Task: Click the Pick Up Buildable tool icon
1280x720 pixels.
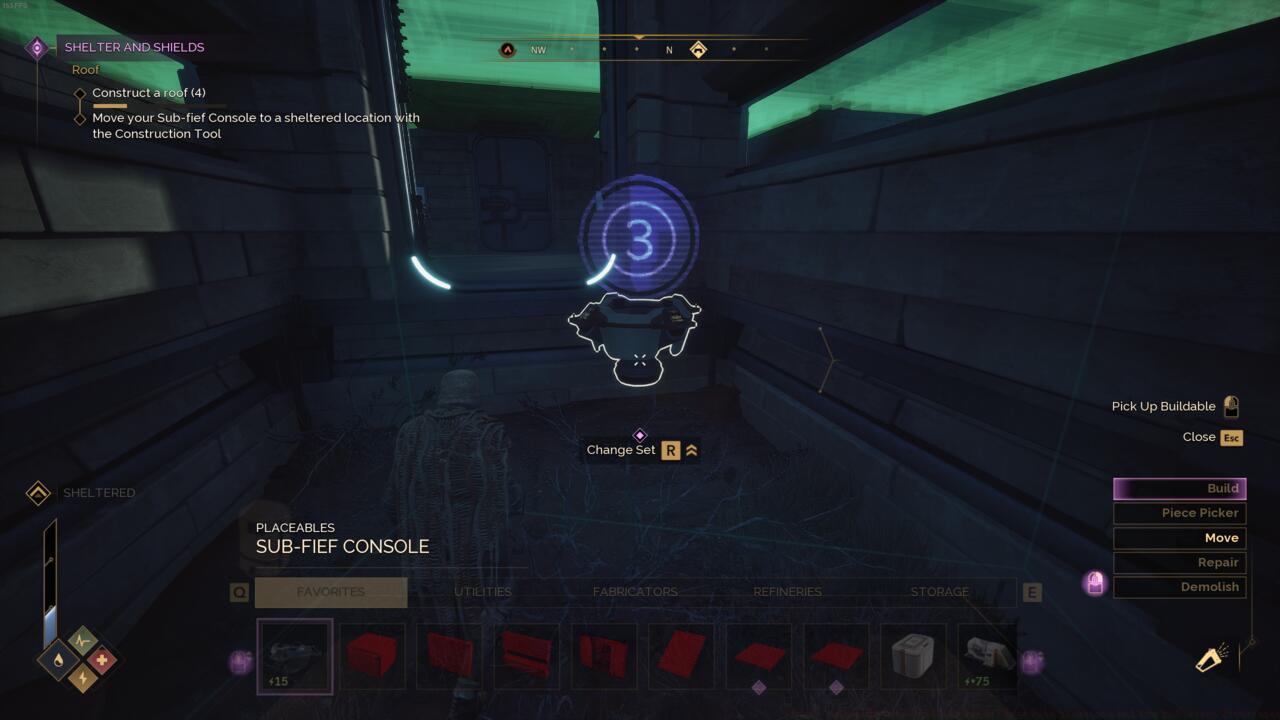Action: click(1232, 405)
